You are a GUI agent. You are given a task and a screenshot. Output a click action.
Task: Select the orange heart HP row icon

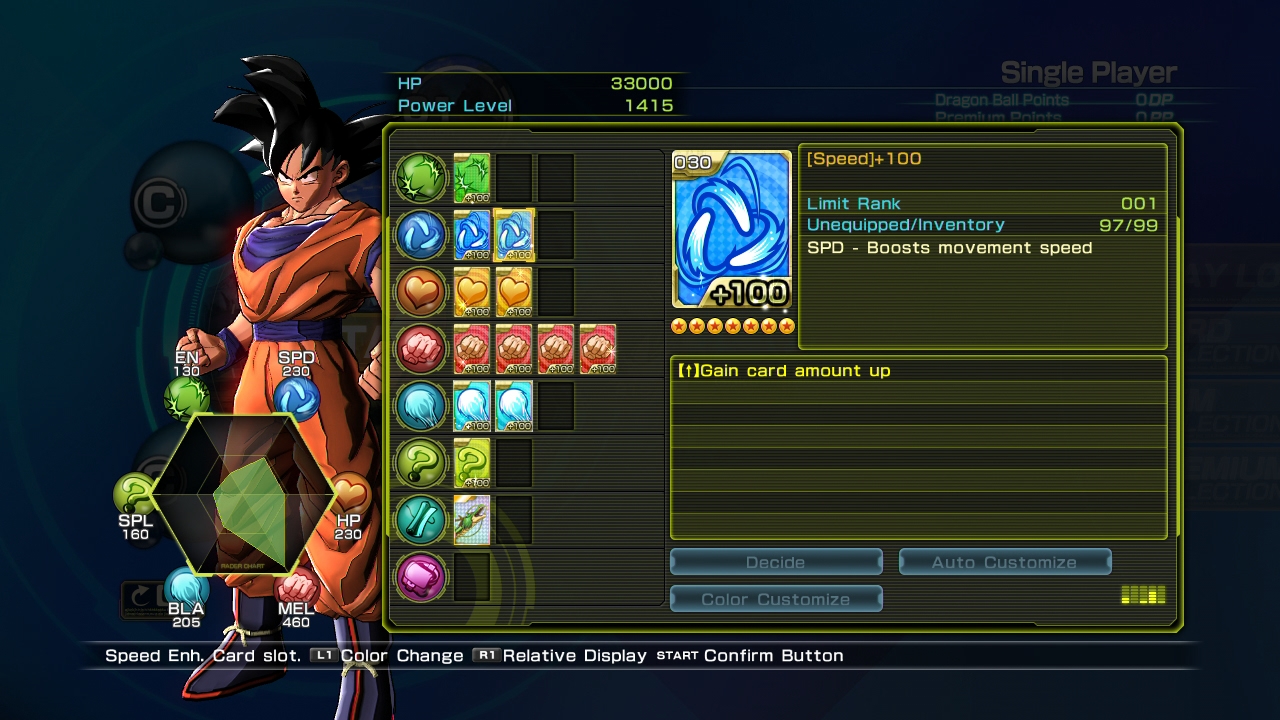(421, 292)
